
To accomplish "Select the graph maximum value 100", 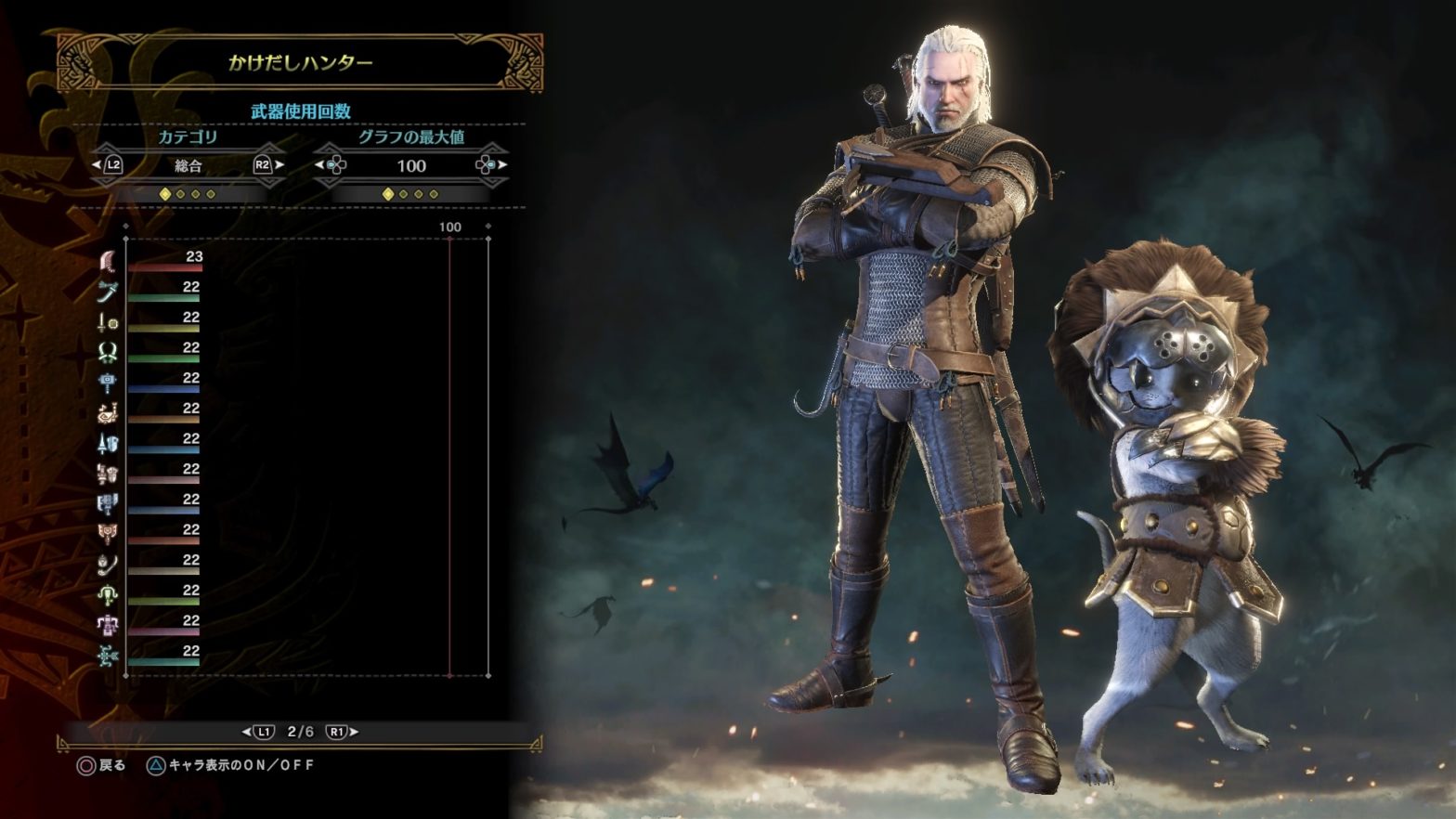I will tap(410, 165).
